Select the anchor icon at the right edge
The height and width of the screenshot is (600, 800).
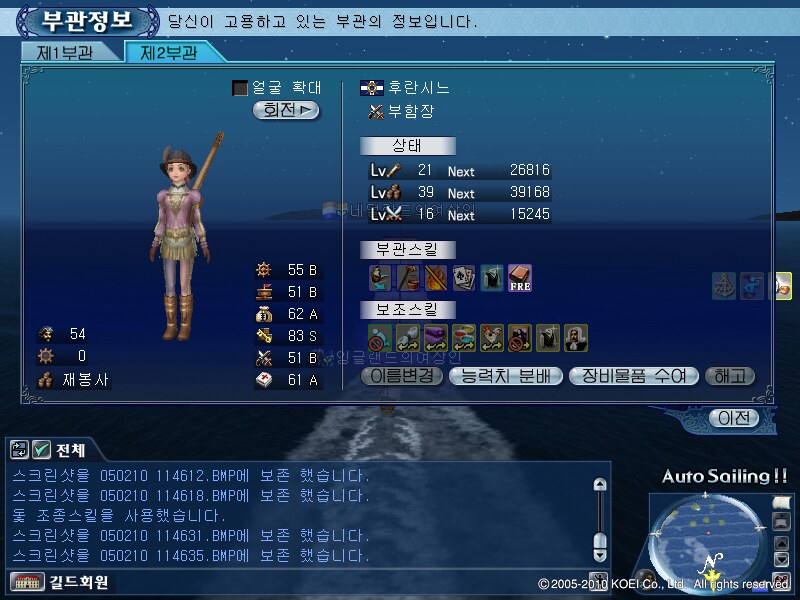(724, 286)
